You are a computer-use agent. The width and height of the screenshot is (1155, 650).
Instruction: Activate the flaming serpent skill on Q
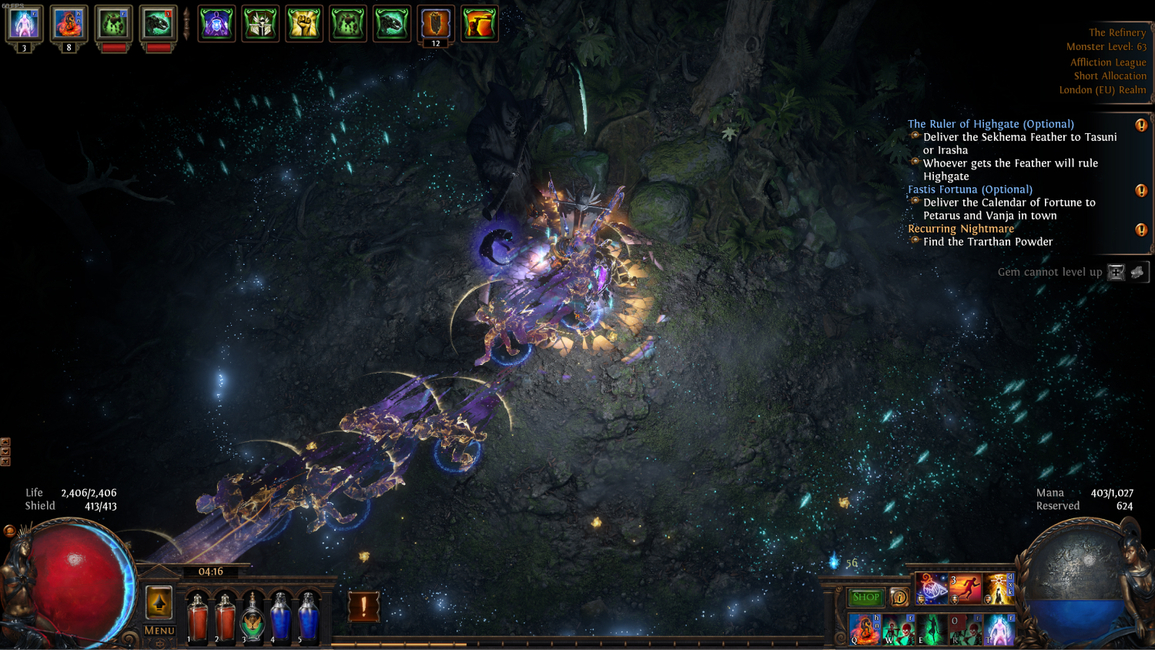tap(864, 629)
